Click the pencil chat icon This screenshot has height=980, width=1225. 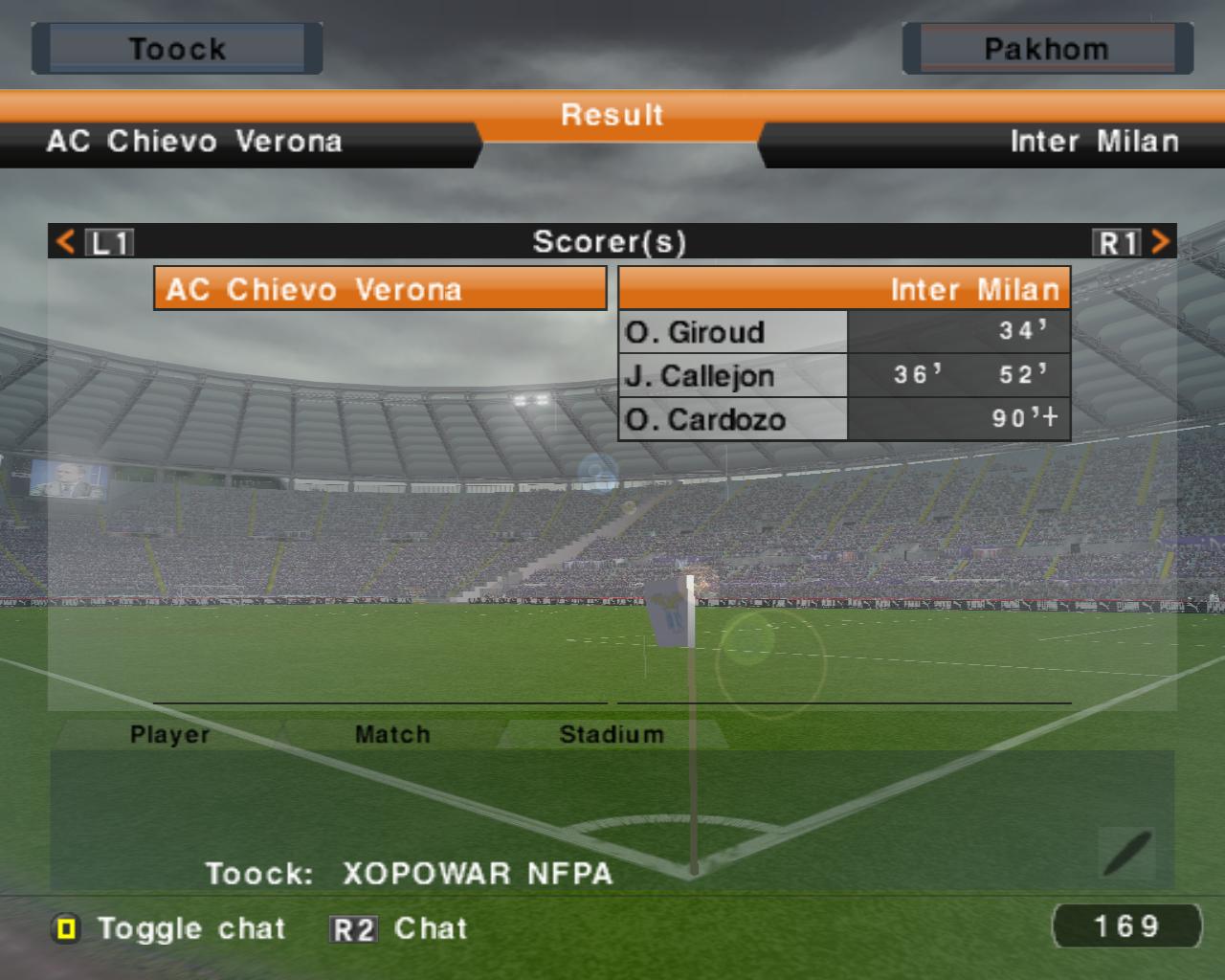point(1127,854)
